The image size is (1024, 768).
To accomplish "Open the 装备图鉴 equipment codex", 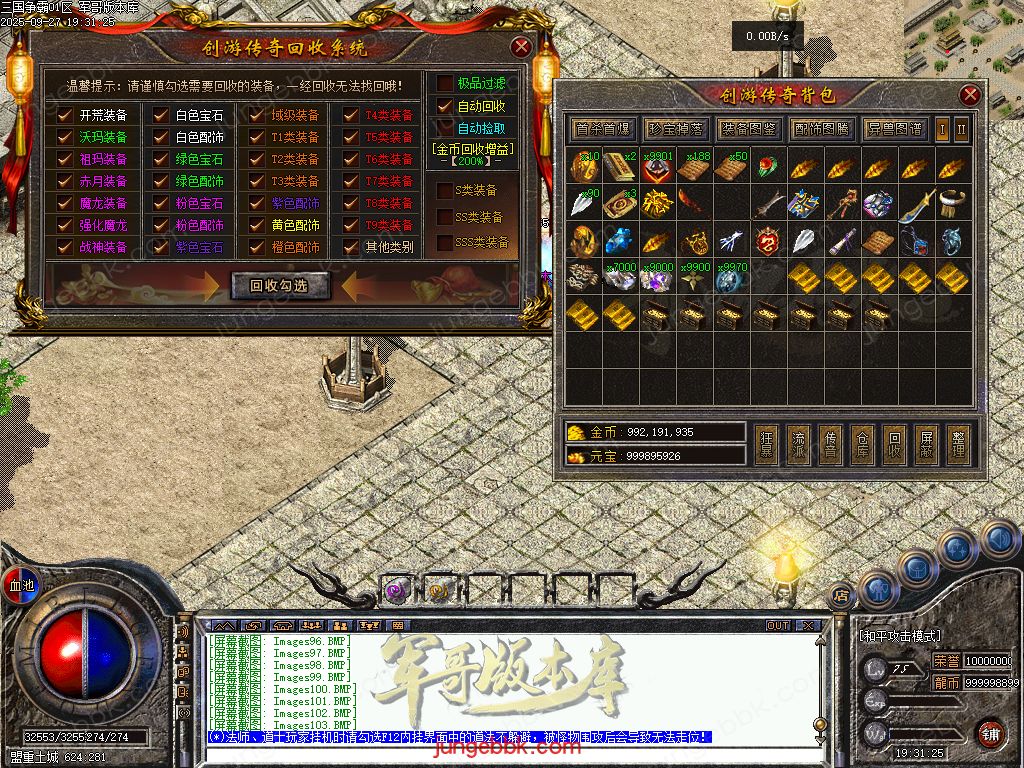I will [x=749, y=129].
